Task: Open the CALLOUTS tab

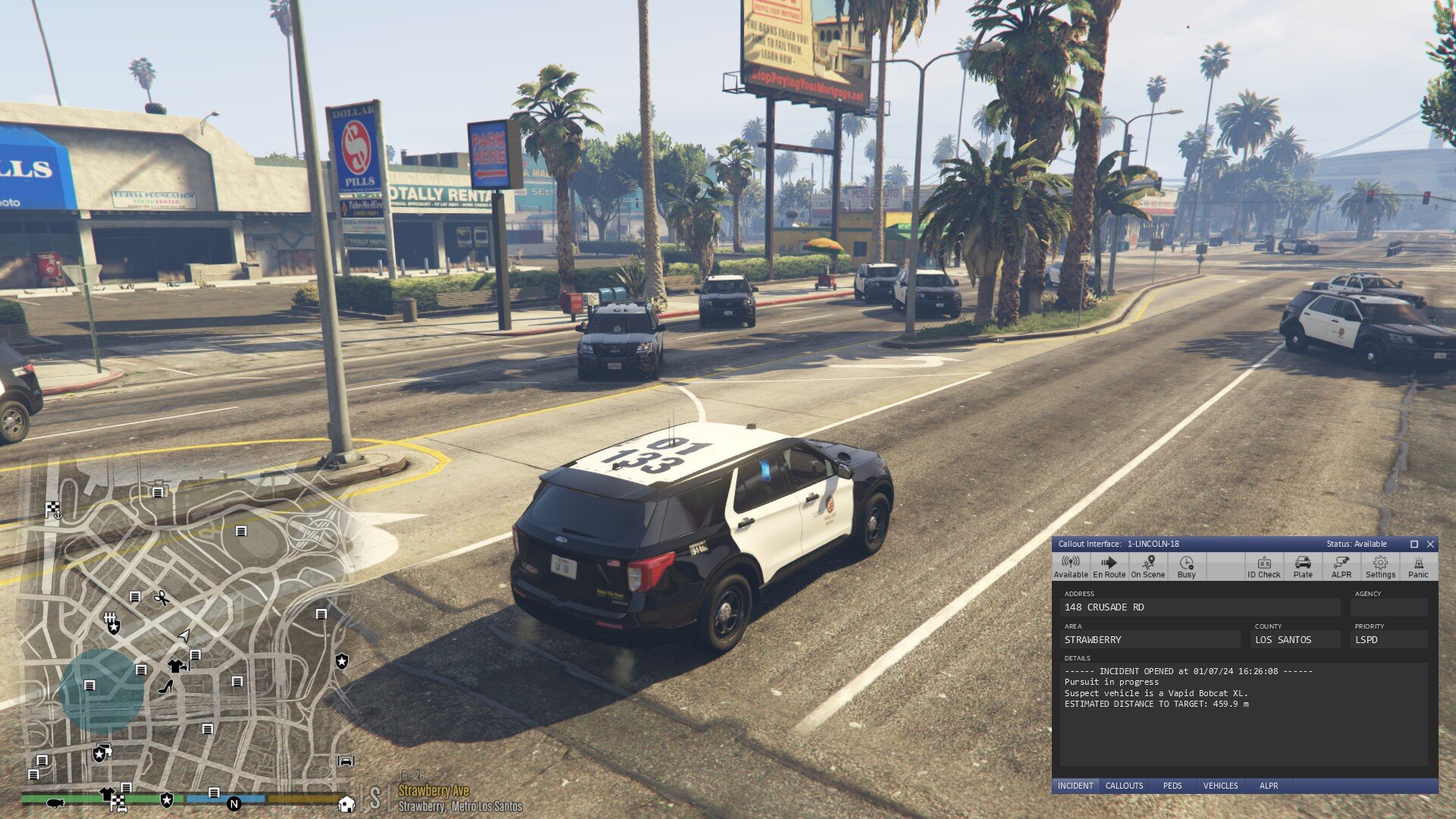Action: click(x=1124, y=786)
